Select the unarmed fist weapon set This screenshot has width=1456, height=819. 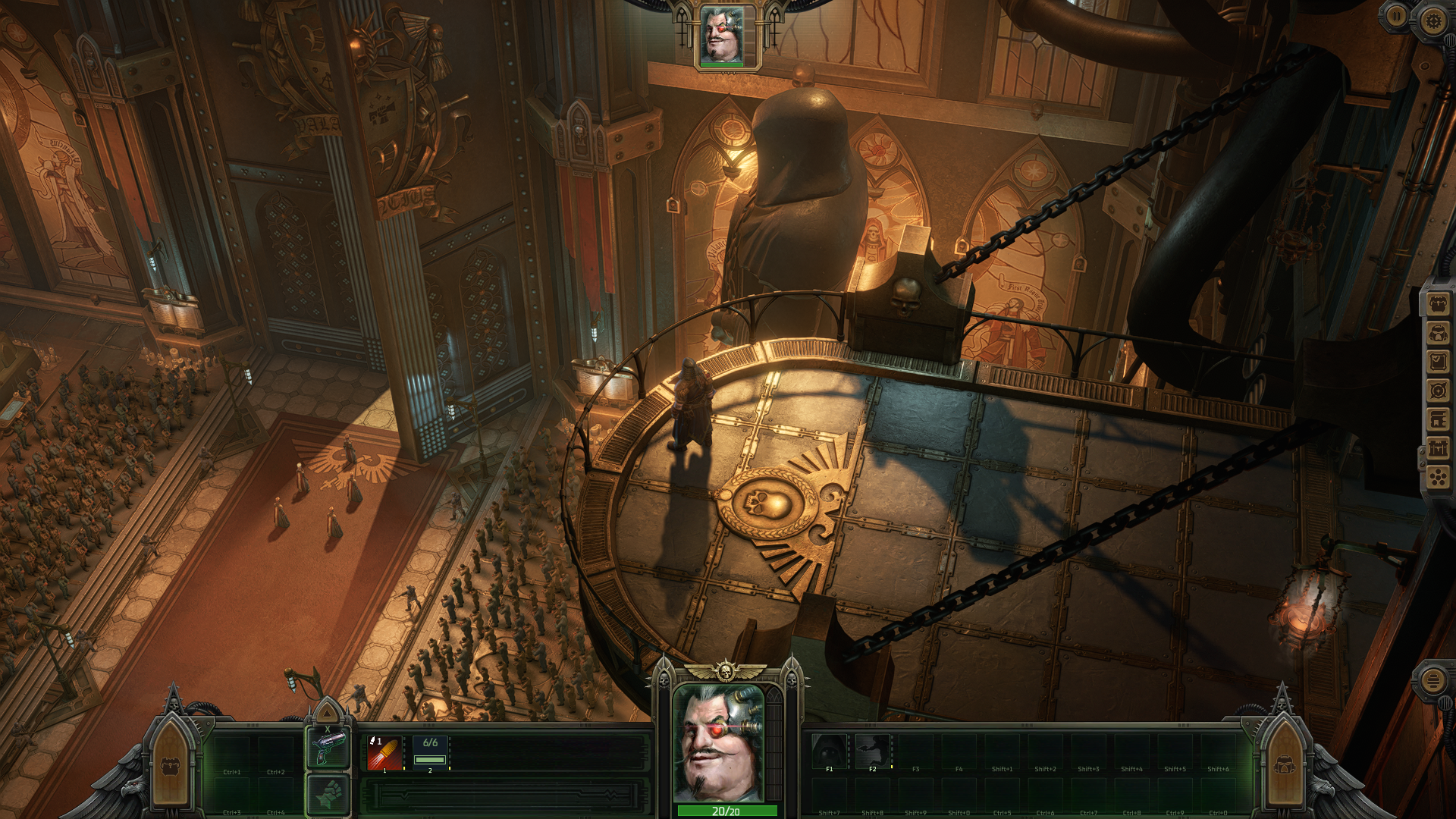(328, 795)
